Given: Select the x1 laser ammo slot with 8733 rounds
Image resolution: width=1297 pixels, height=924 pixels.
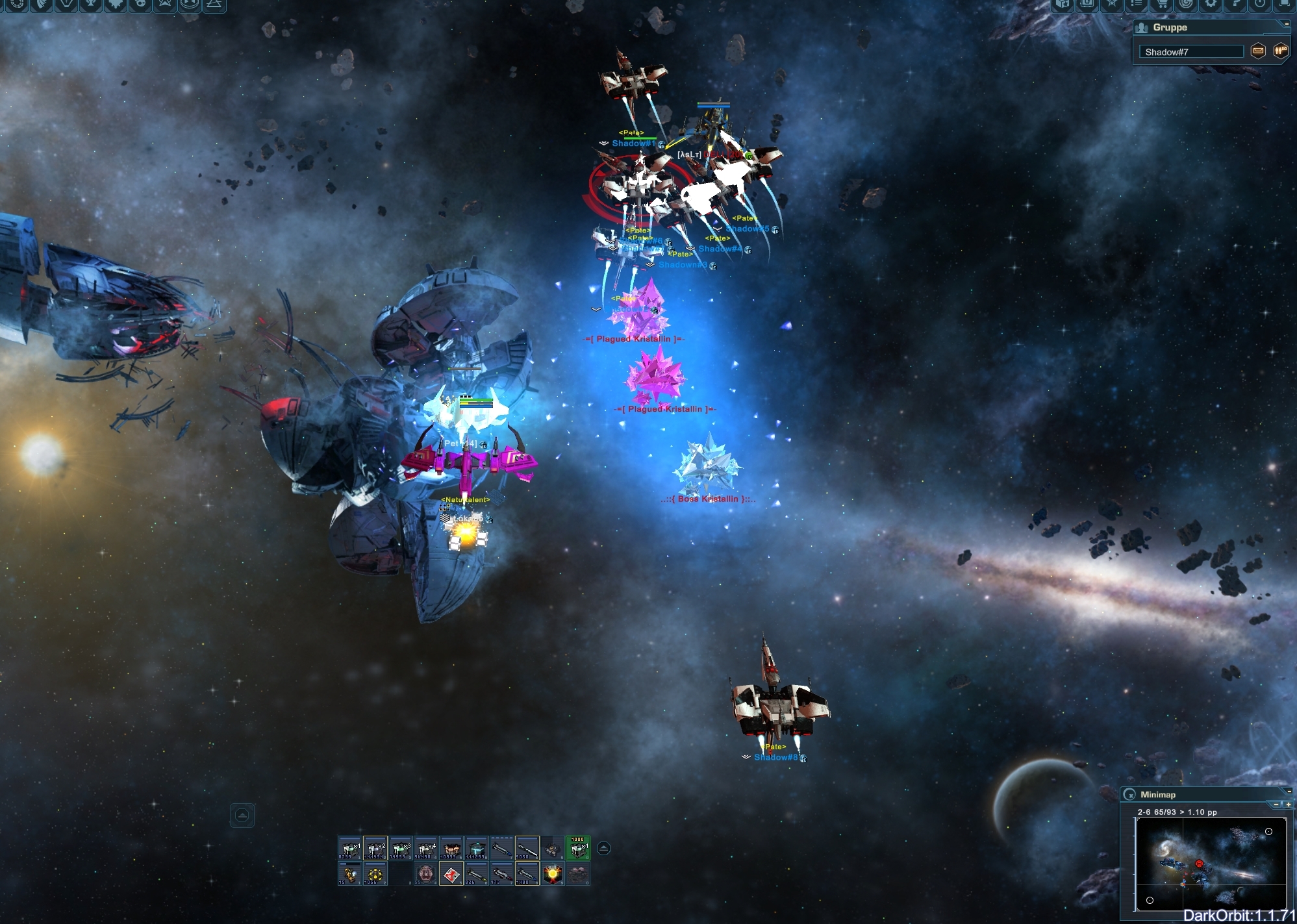Looking at the screenshot, I should (x=349, y=848).
